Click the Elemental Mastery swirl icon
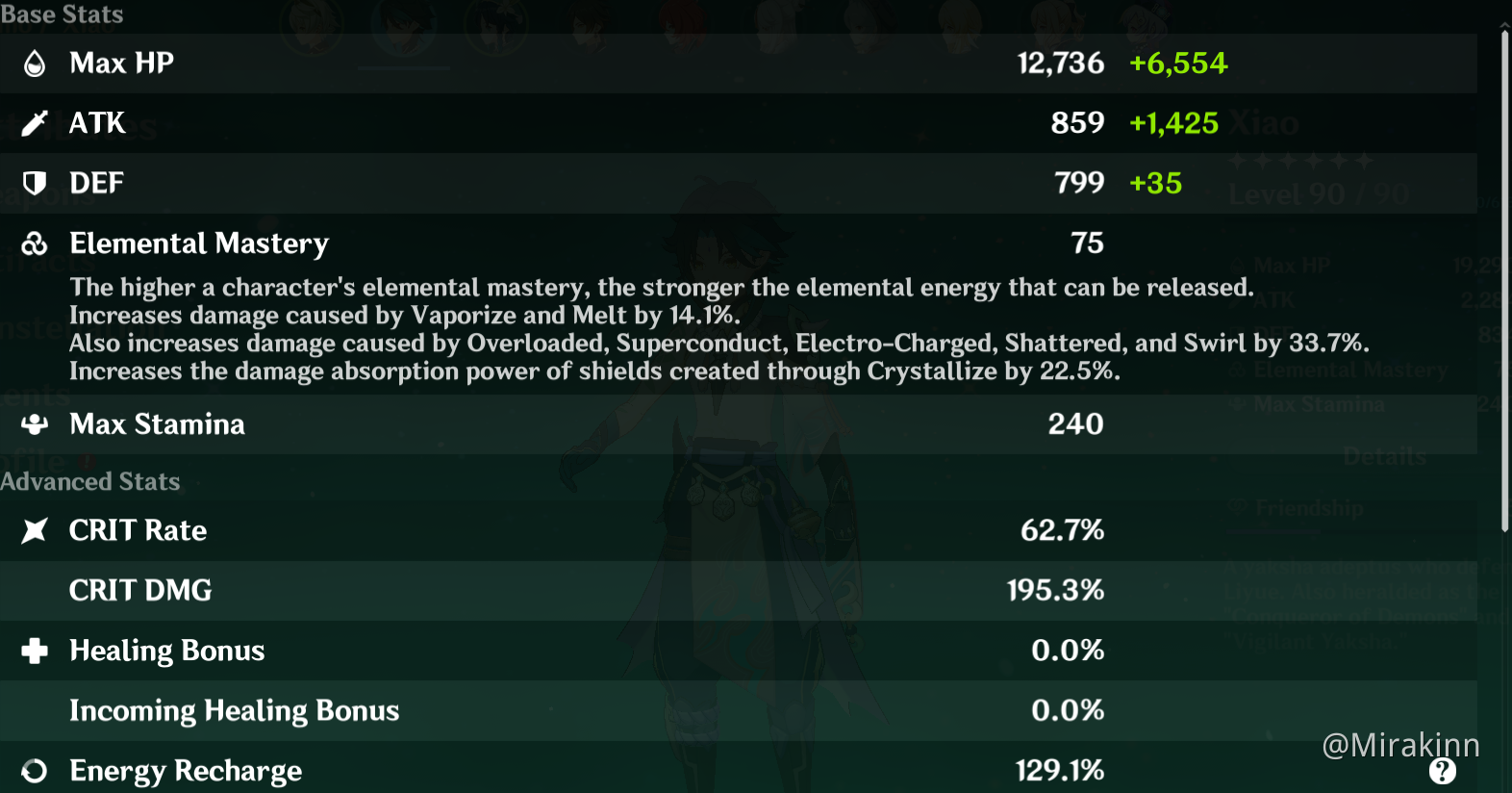1512x793 pixels. tap(35, 243)
